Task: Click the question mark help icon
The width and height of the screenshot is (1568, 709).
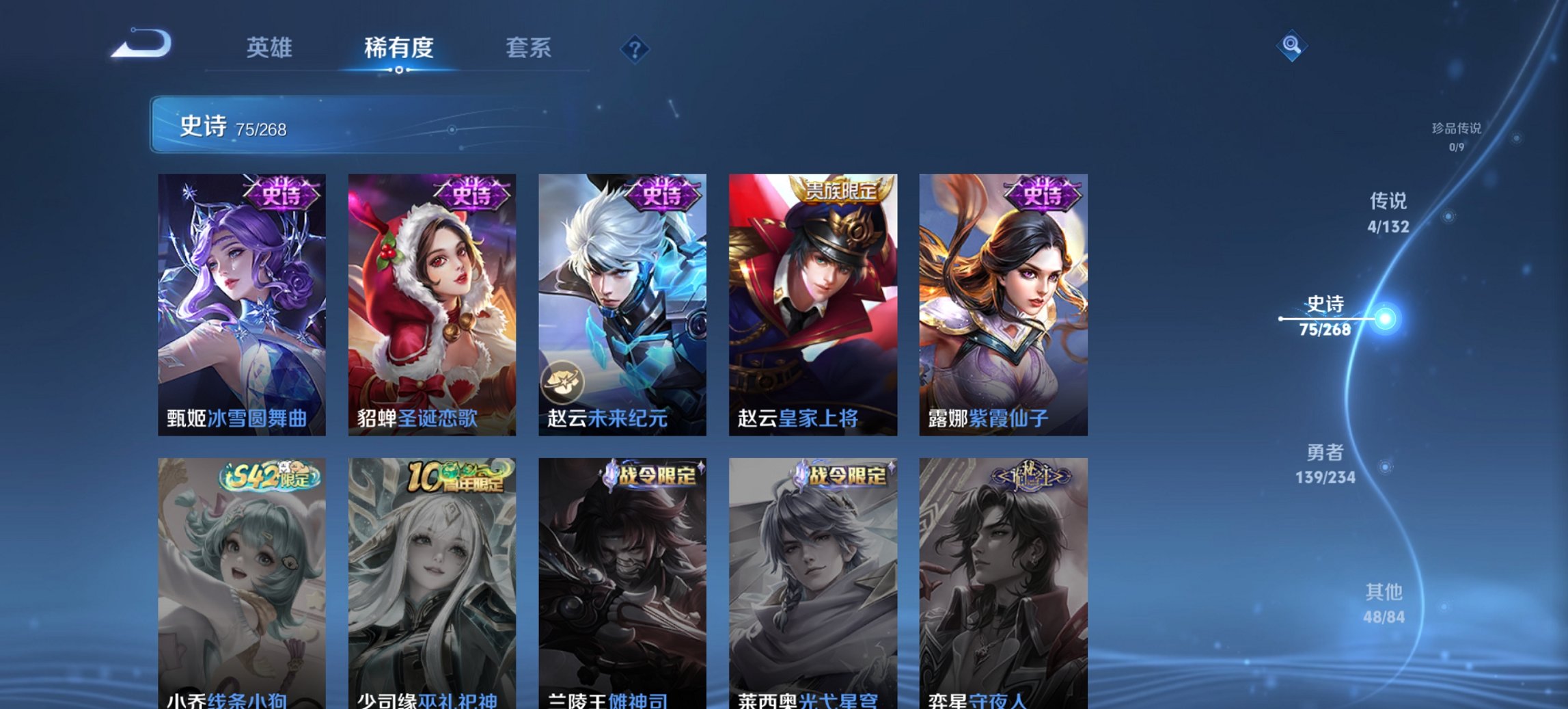Action: pos(635,49)
